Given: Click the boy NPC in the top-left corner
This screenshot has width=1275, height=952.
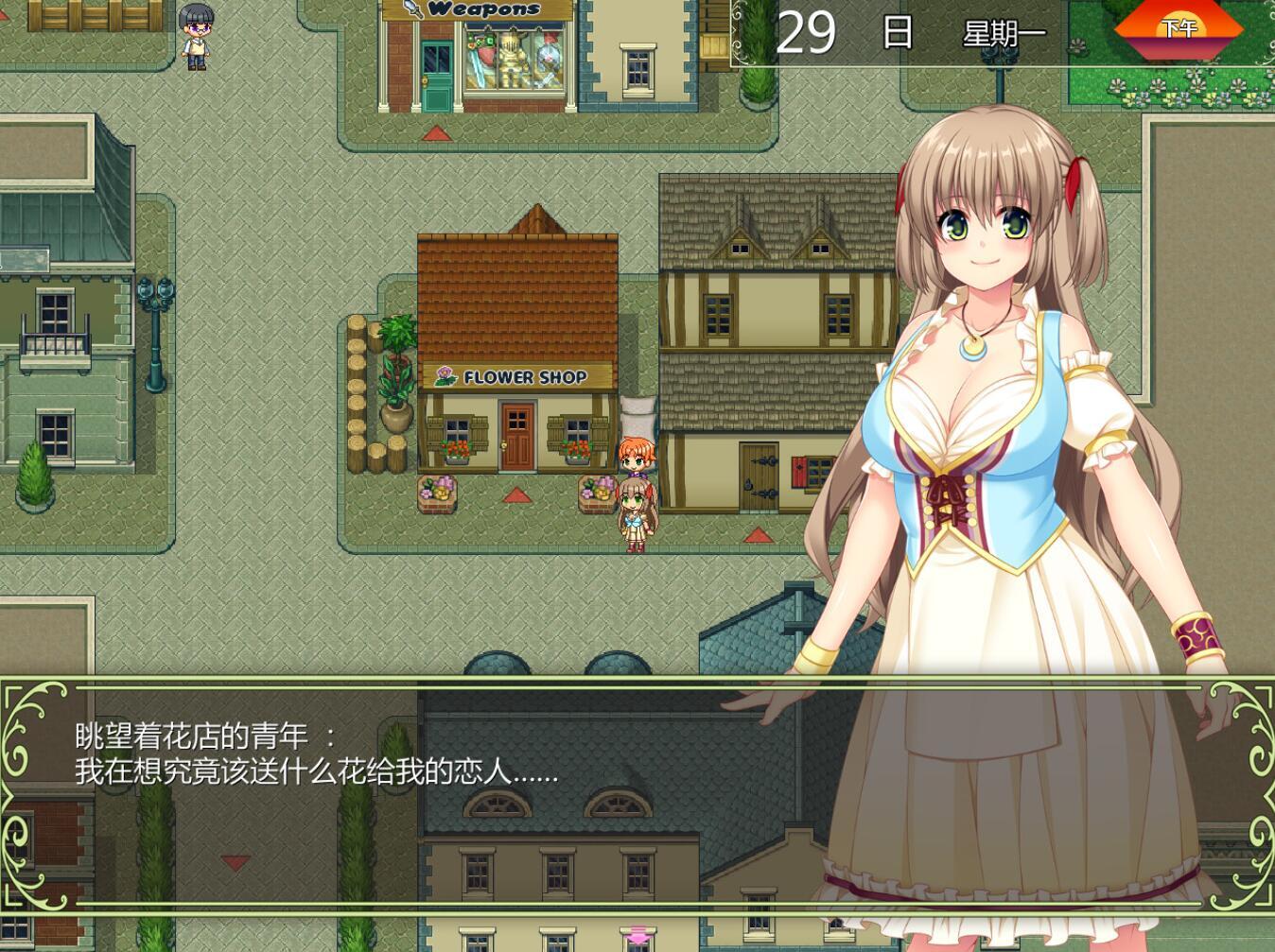Looking at the screenshot, I should click(196, 38).
